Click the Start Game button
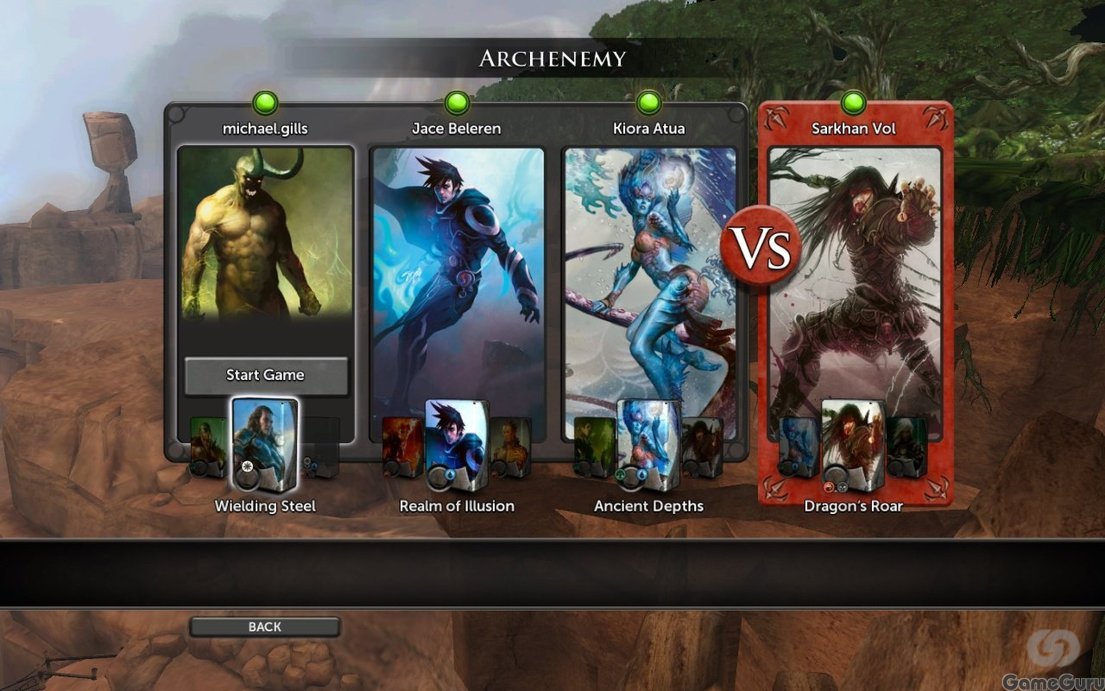Image resolution: width=1105 pixels, height=691 pixels. pos(265,375)
